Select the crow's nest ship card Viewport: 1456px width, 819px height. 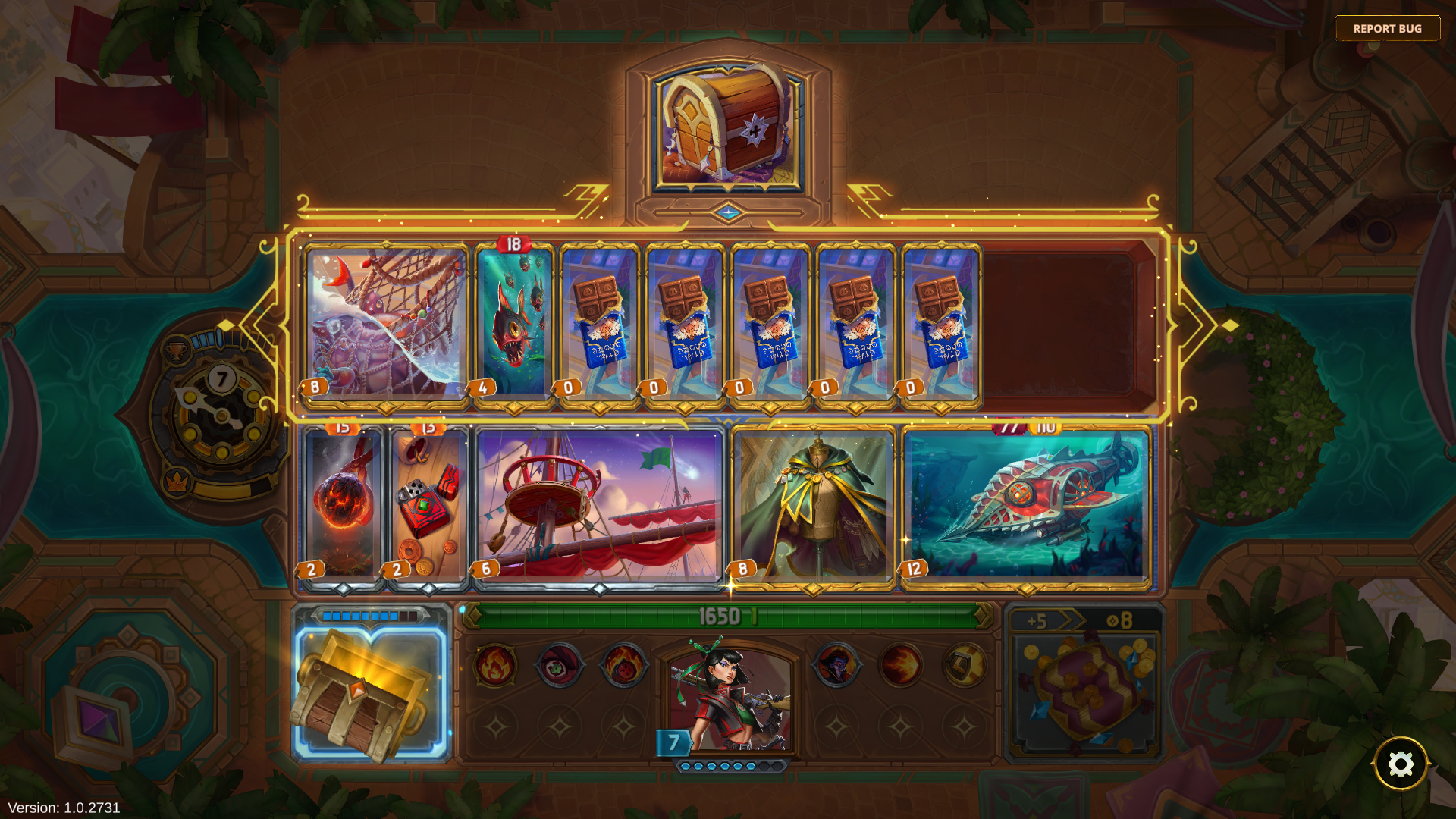pos(599,506)
